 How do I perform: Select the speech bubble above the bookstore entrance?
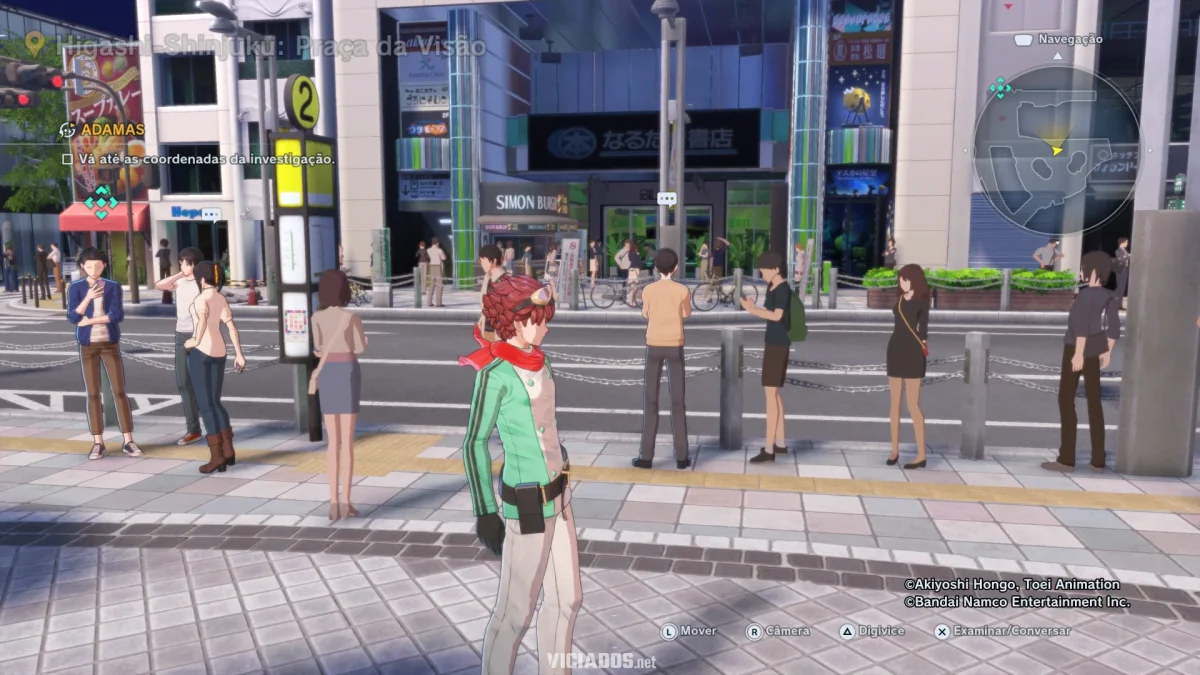tap(667, 199)
